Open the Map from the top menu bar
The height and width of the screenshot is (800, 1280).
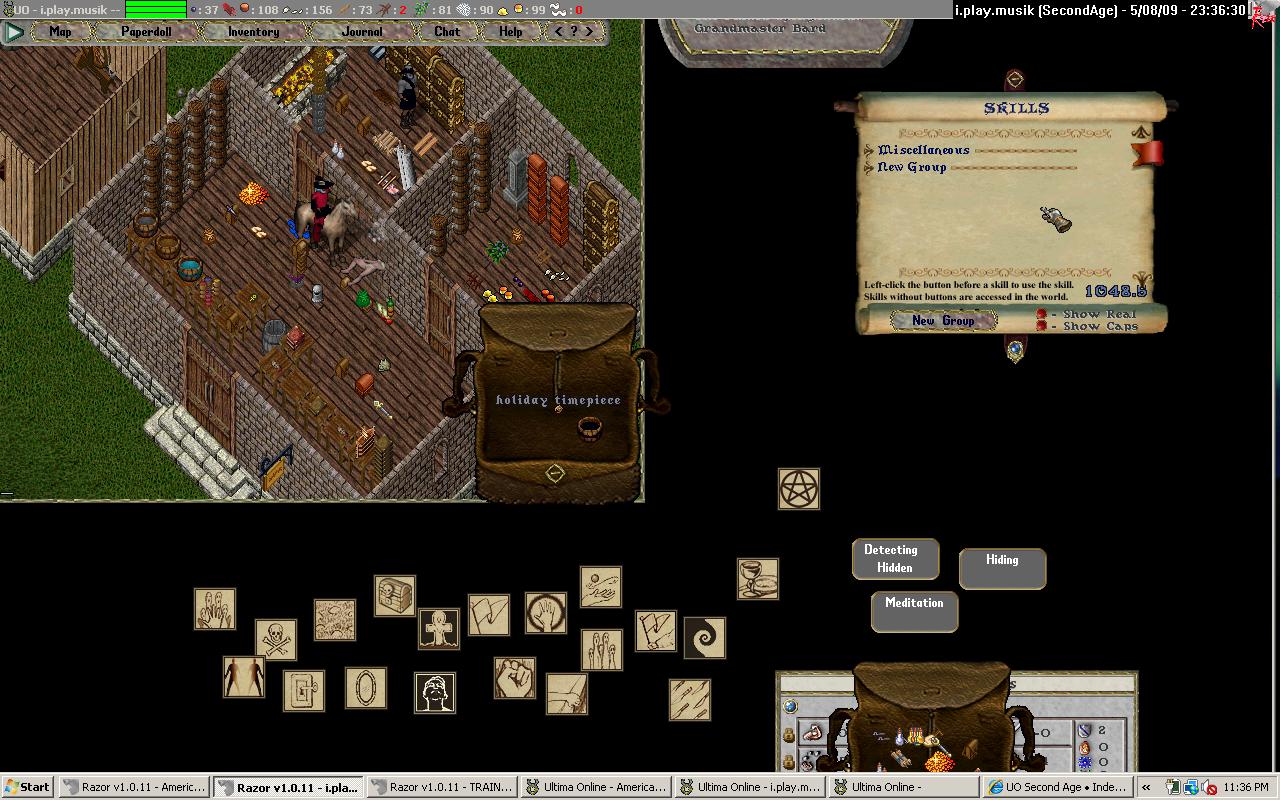(61, 32)
